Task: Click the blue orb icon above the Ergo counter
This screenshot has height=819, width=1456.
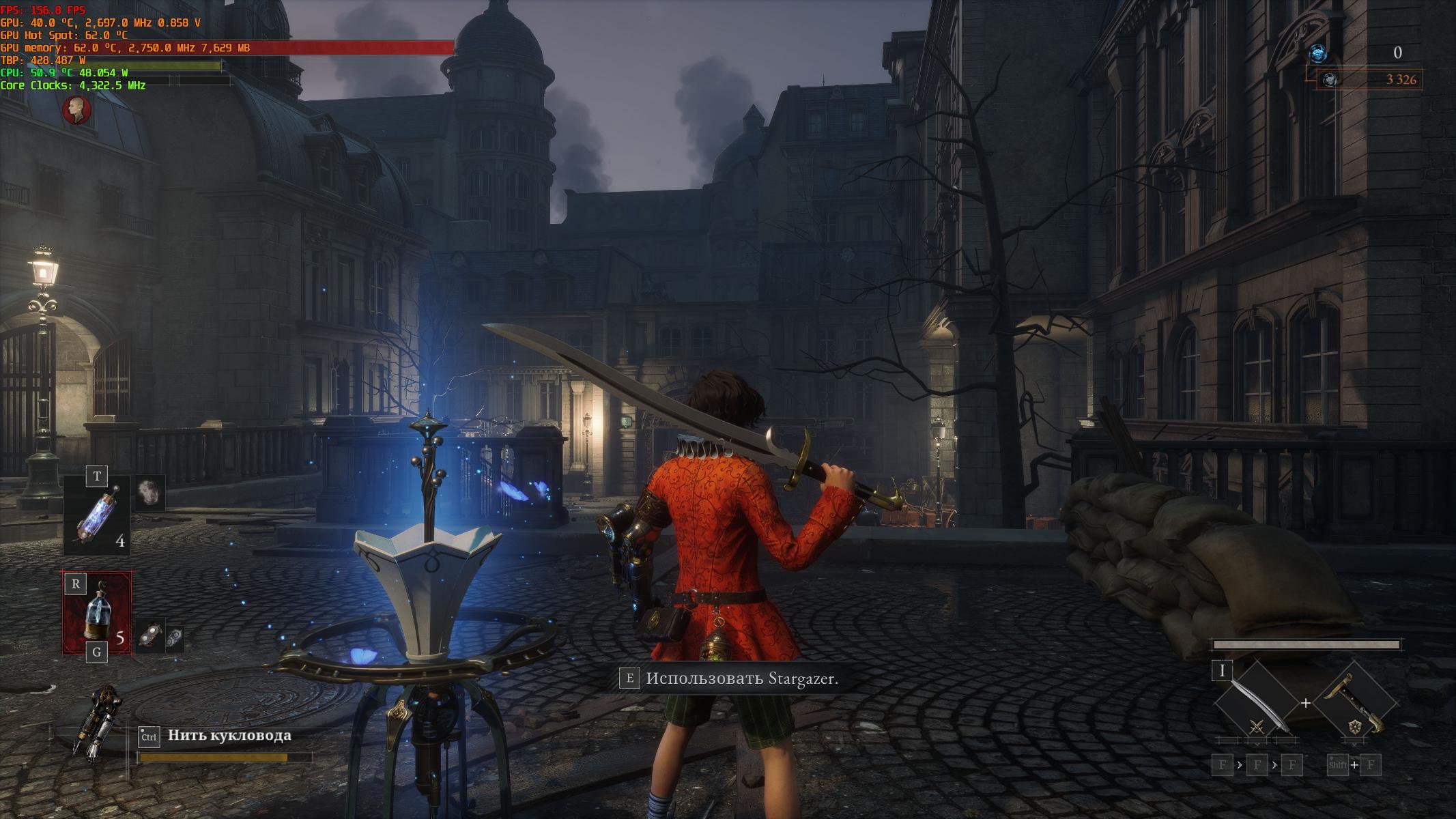Action: (x=1317, y=53)
